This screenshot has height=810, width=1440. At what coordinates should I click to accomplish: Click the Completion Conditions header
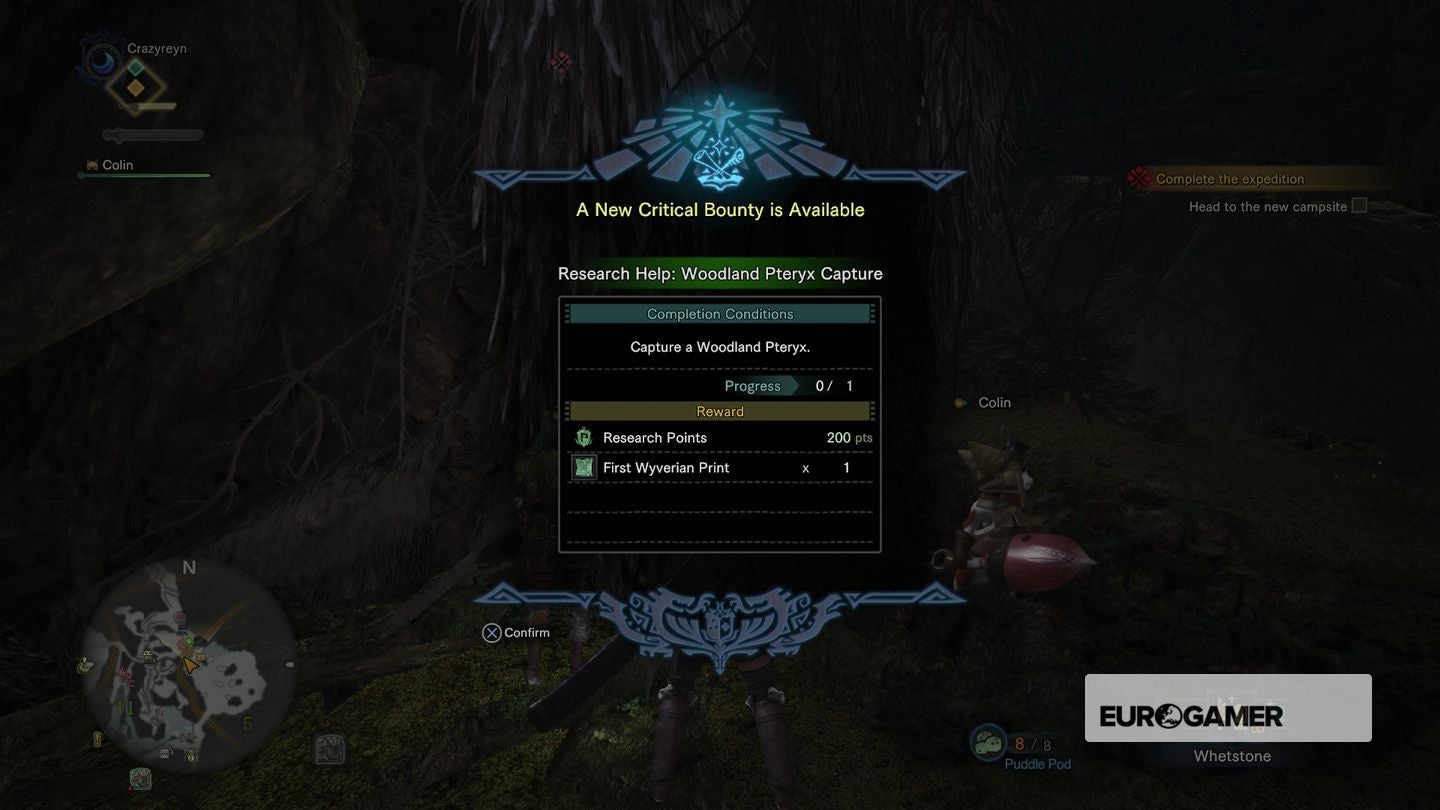click(x=719, y=314)
